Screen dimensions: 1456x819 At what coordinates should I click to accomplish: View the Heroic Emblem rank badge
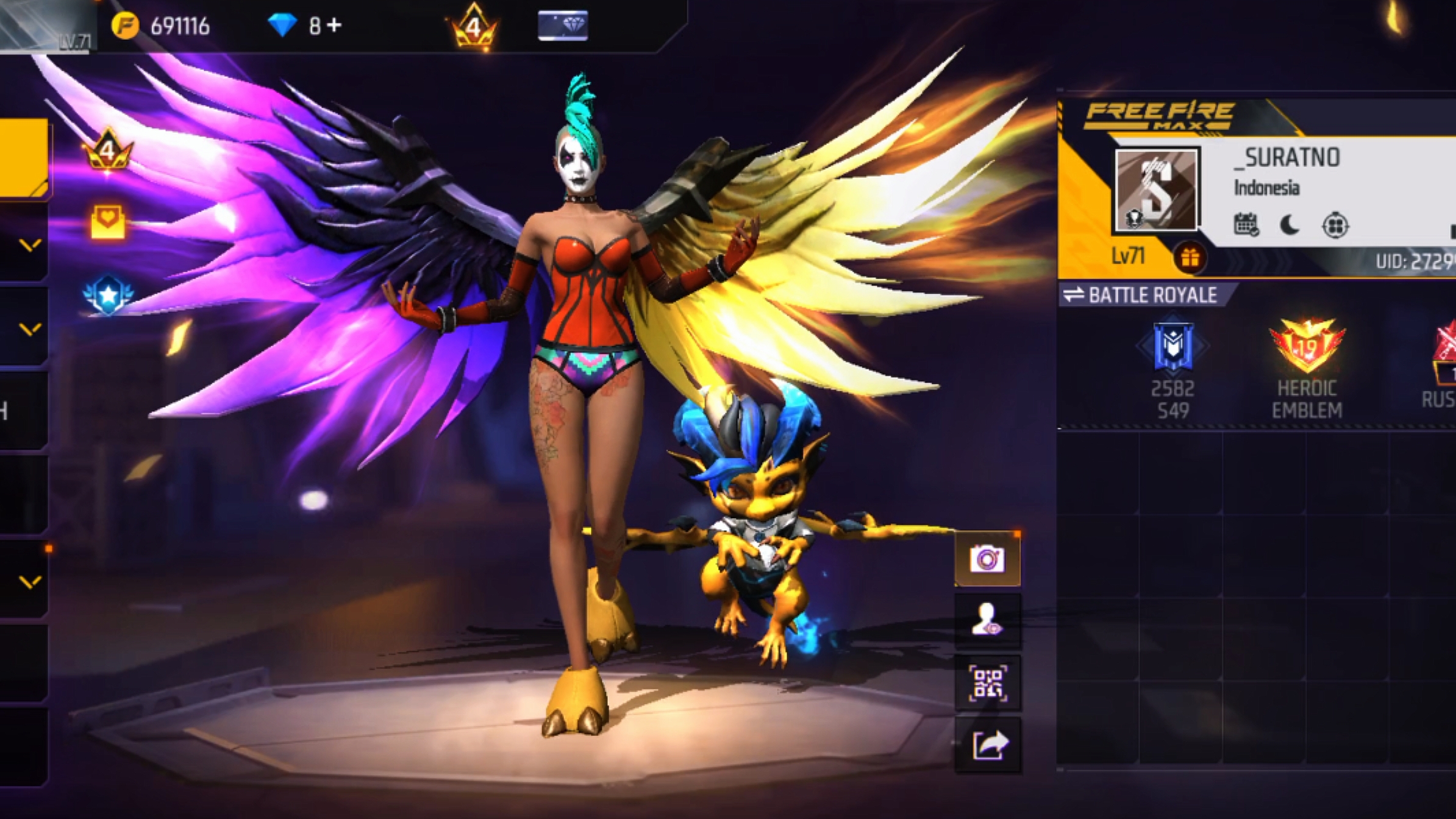coord(1307,346)
